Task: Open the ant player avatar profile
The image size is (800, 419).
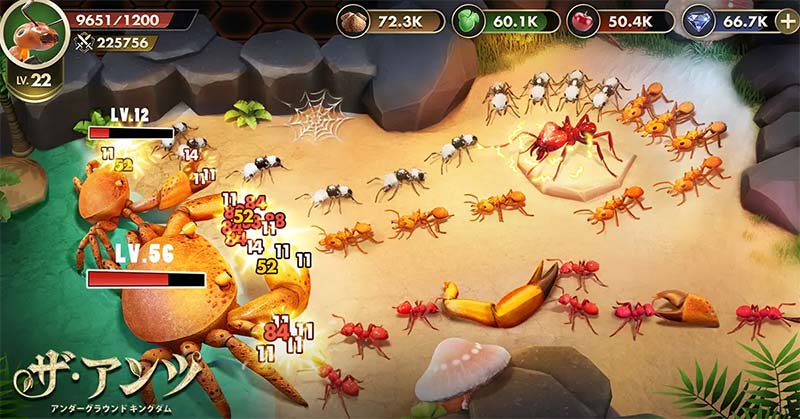Action: (x=30, y=36)
